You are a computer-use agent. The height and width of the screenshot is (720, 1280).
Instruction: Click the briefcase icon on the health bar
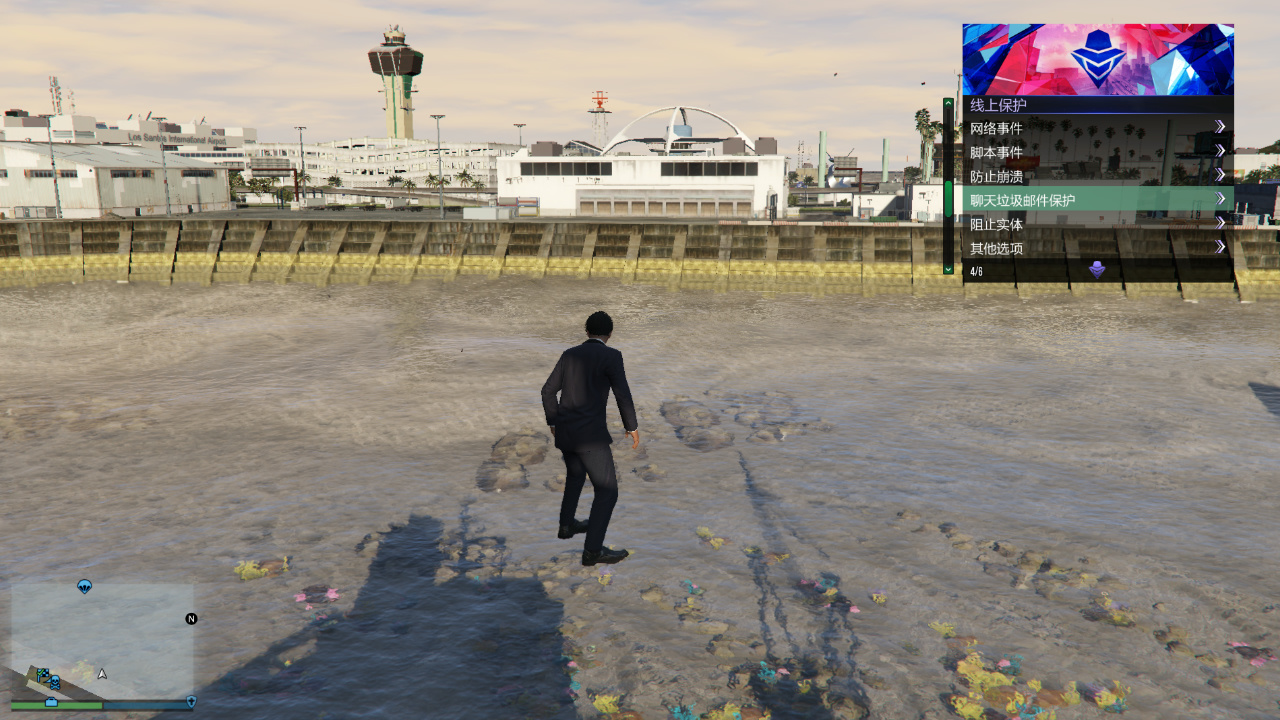click(51, 703)
